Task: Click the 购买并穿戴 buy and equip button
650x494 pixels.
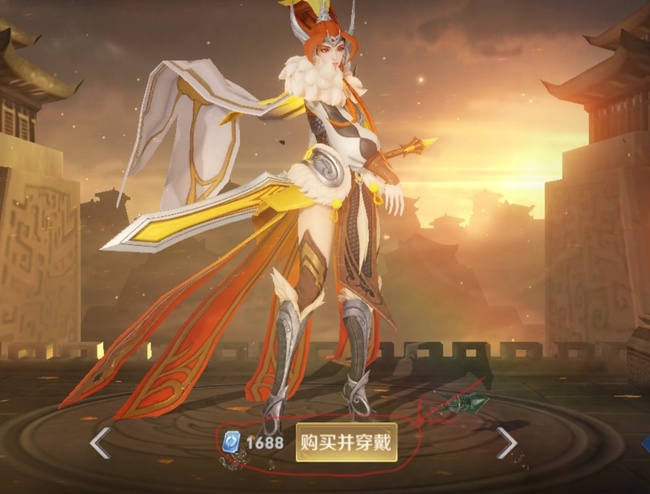Action: tap(346, 442)
